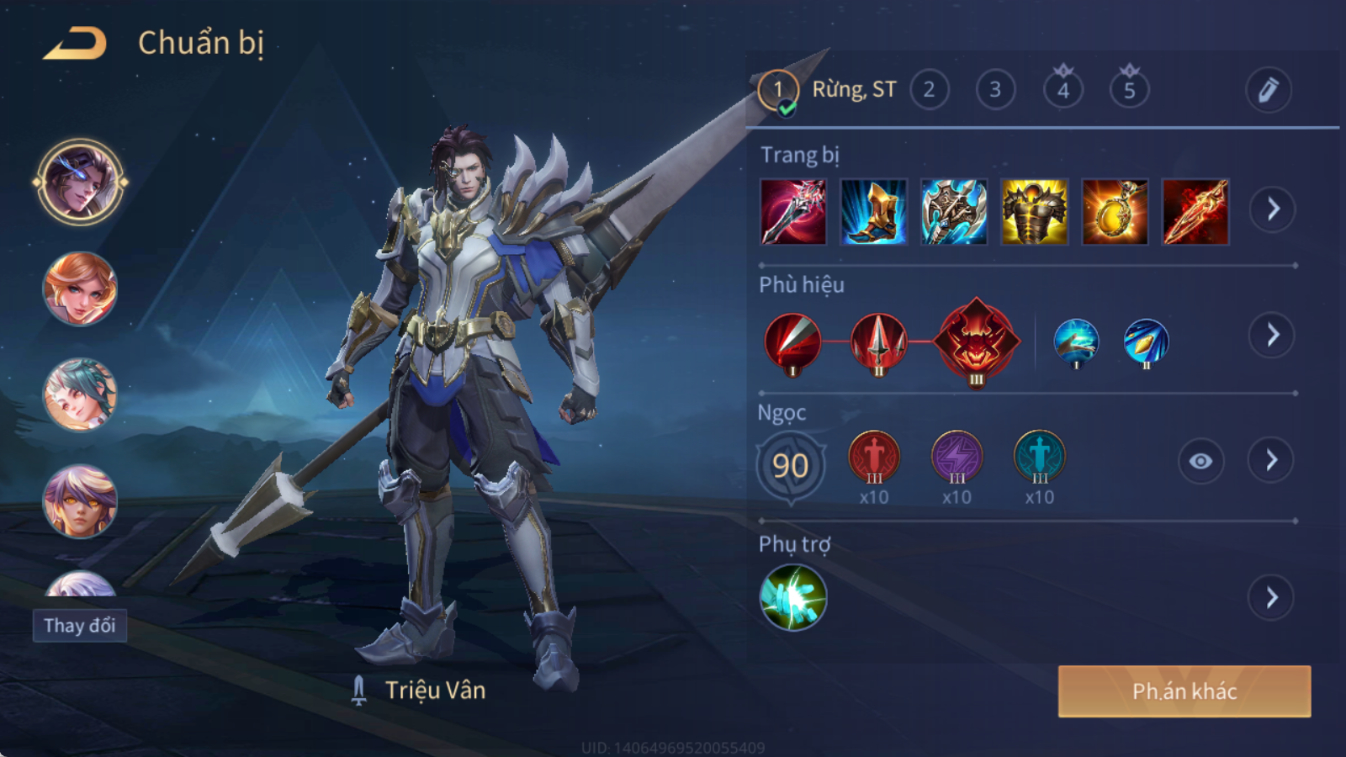
Task: Switch to loadout preset 3
Action: pyautogui.click(x=995, y=90)
